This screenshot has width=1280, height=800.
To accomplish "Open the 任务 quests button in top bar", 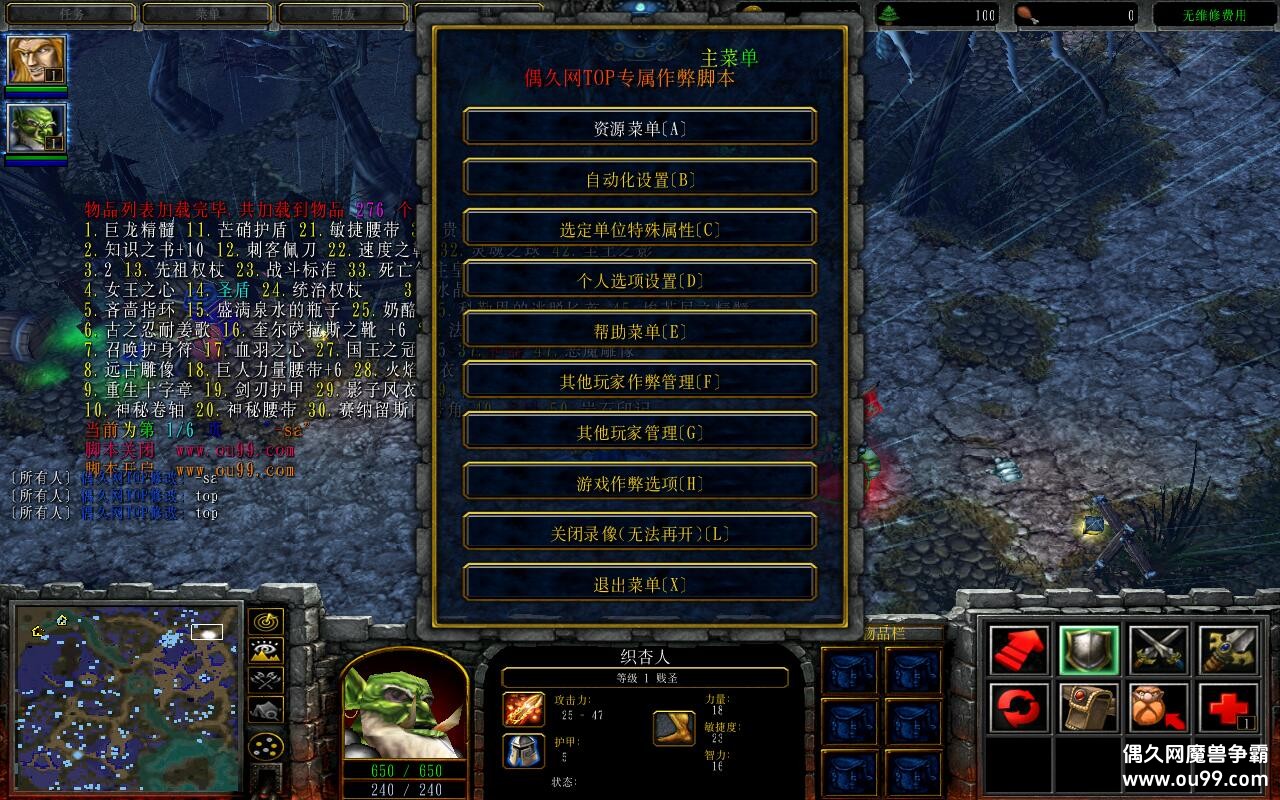I will coord(70,14).
